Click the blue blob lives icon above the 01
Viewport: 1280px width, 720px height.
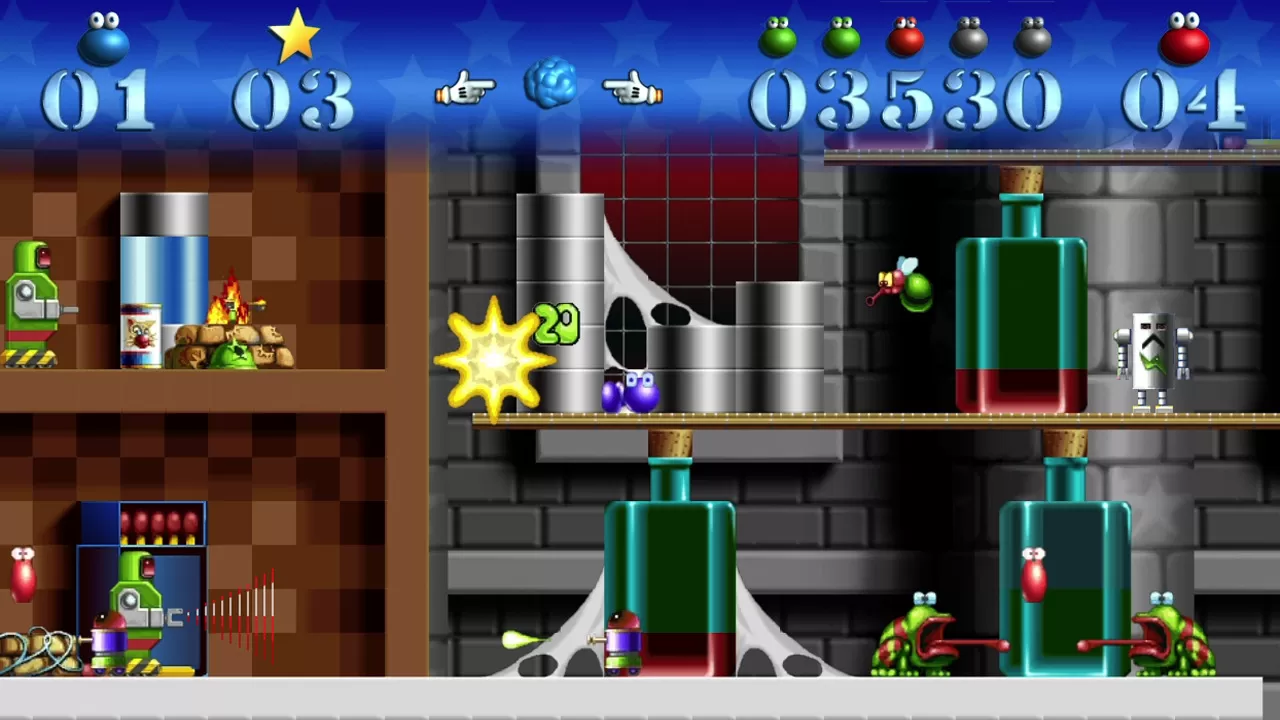pyautogui.click(x=103, y=38)
